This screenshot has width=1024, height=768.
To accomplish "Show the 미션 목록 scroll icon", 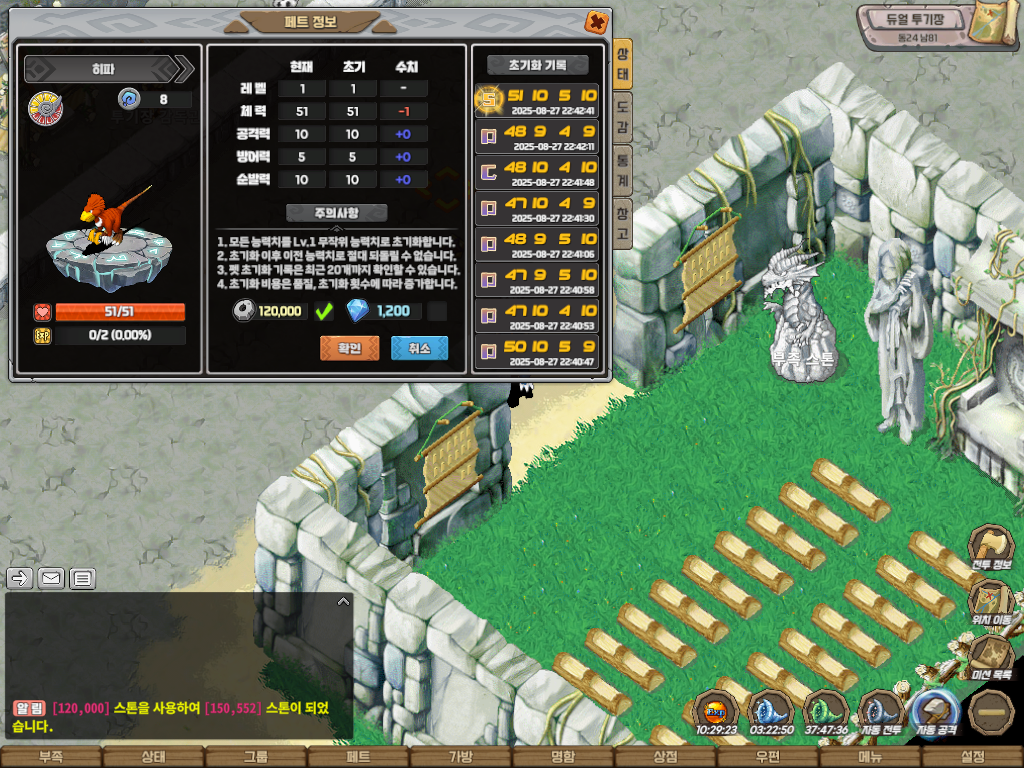I will 991,655.
